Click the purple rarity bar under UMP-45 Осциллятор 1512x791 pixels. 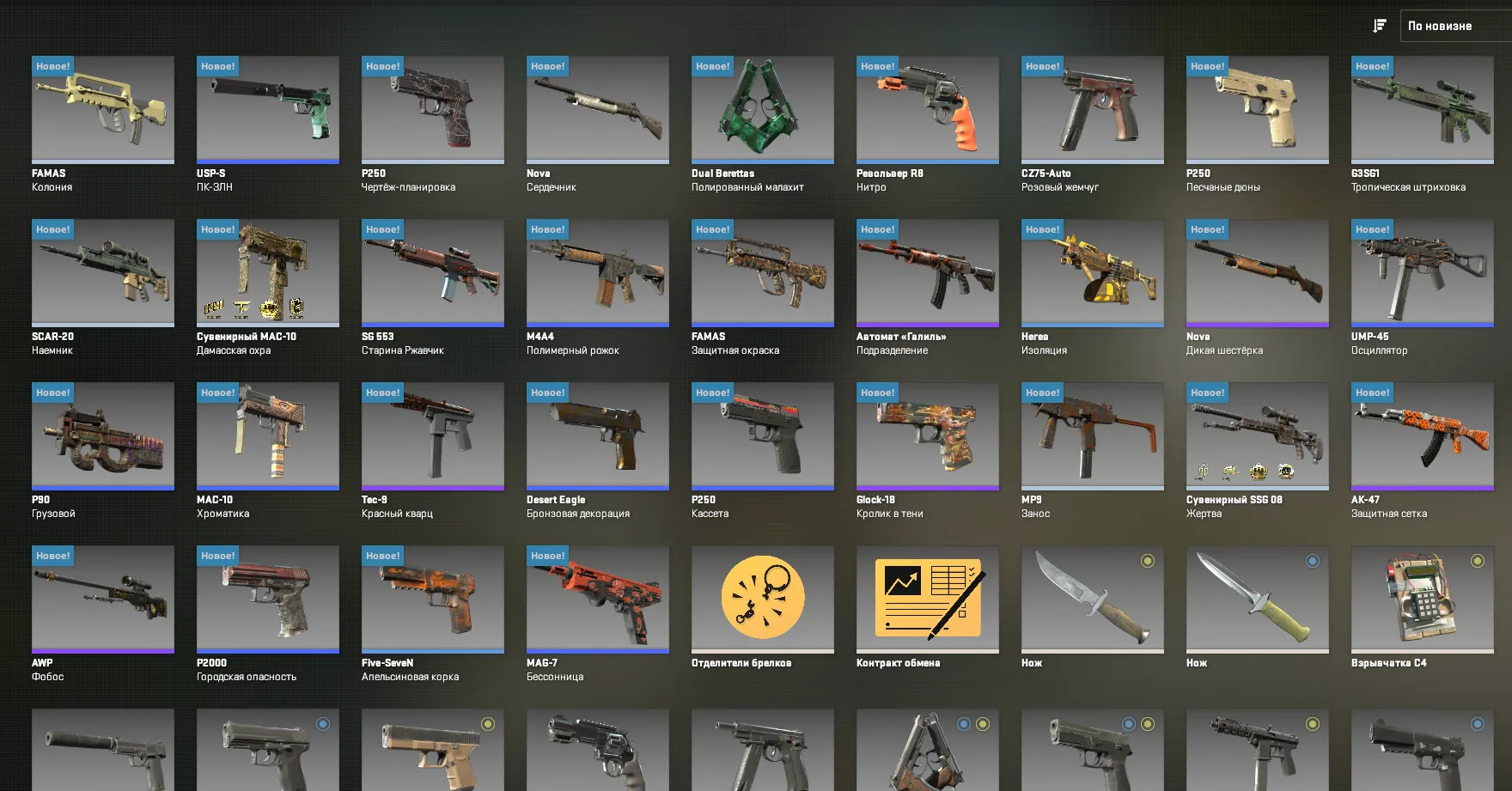pyautogui.click(x=1422, y=324)
